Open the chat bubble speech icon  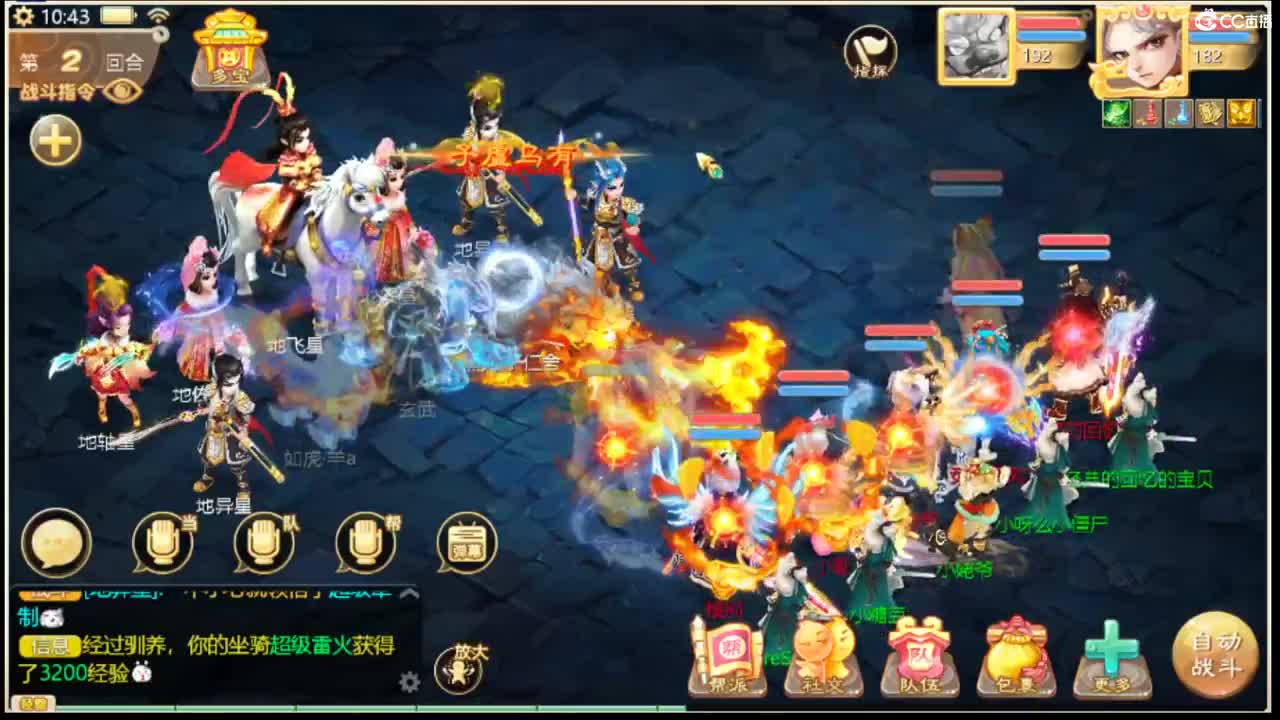click(x=58, y=541)
